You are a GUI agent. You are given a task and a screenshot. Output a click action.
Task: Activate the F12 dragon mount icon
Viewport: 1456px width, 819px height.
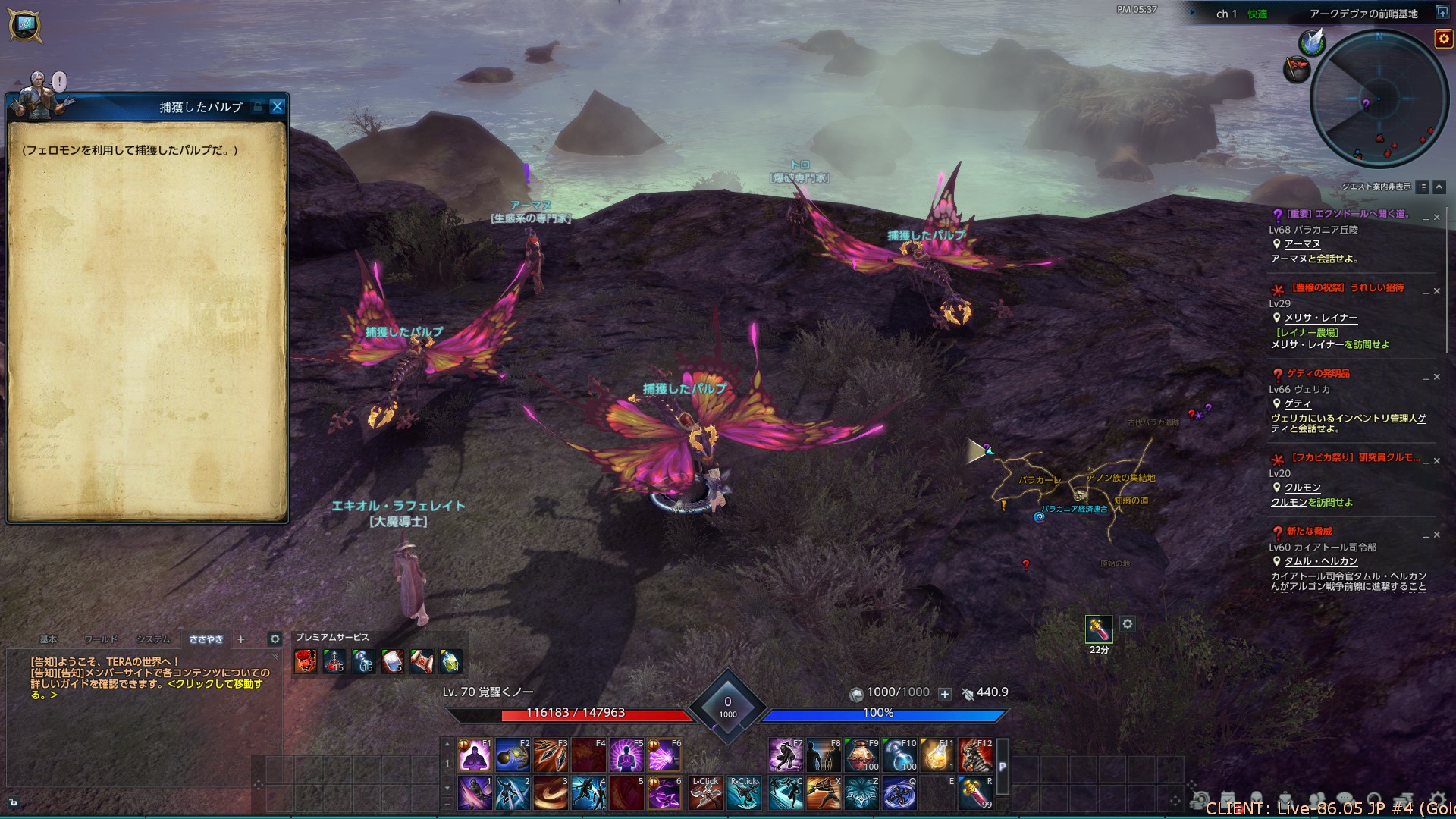point(975,755)
